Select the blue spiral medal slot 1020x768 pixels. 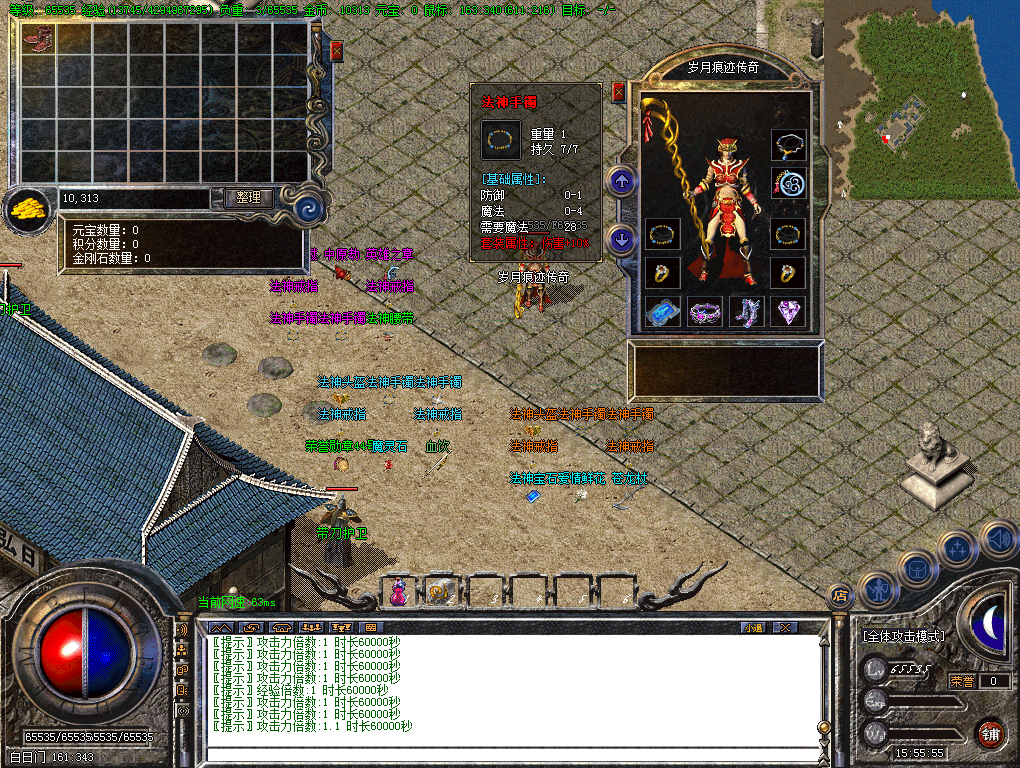pyautogui.click(x=788, y=184)
